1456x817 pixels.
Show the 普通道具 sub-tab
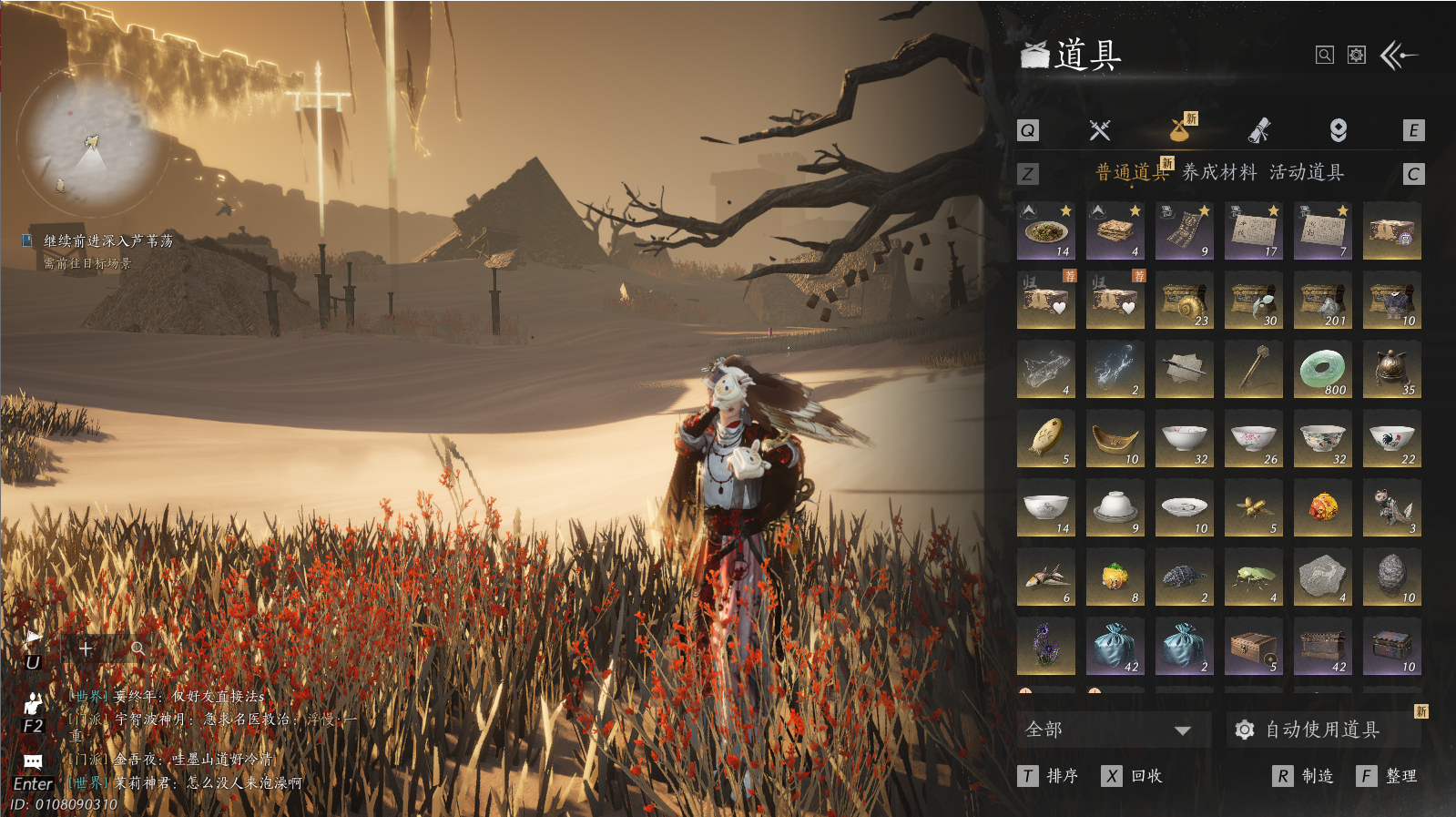tap(1131, 172)
